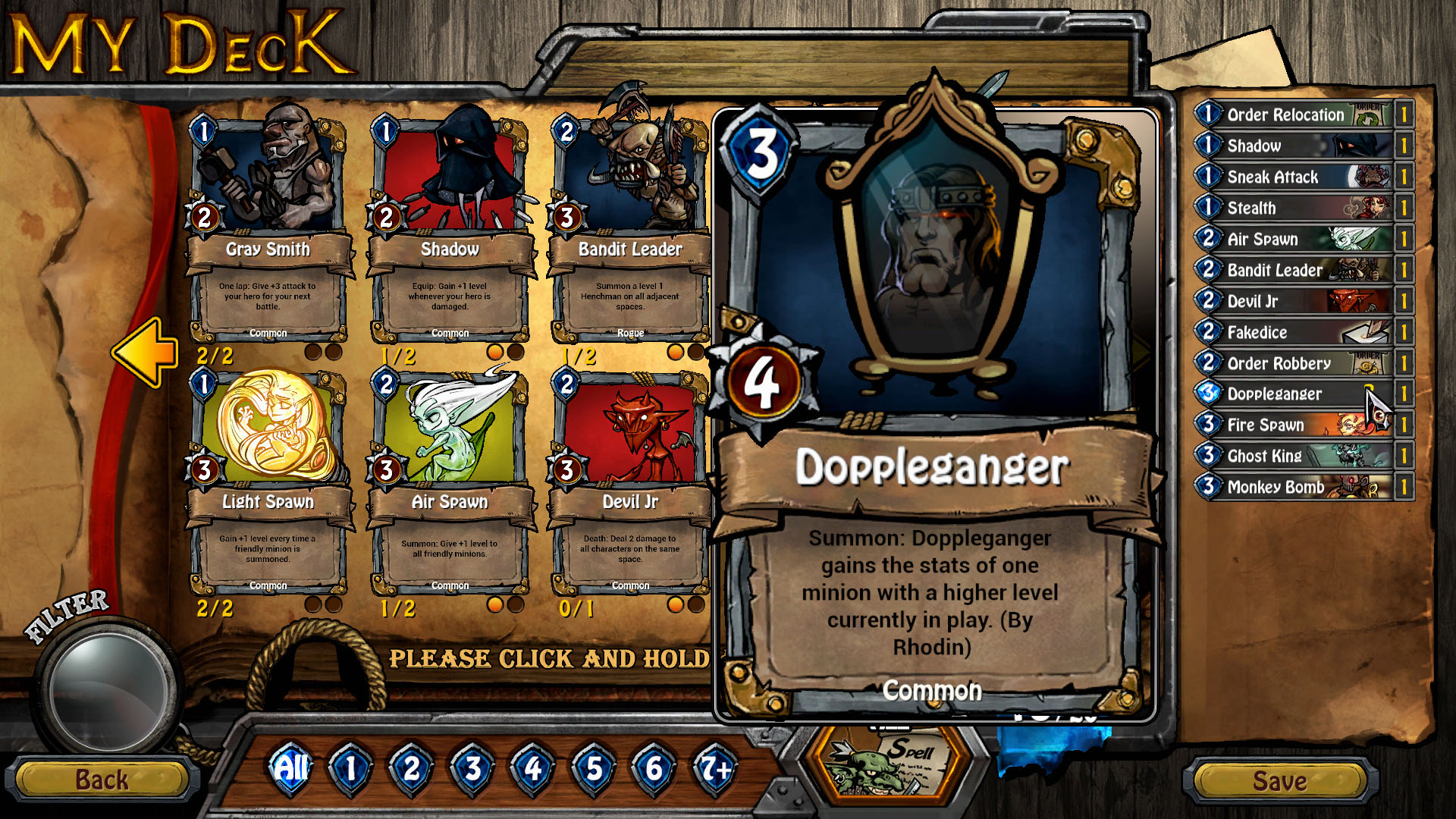The width and height of the screenshot is (1456, 819).
Task: Select Order Relocation deck entry
Action: 1289,115
